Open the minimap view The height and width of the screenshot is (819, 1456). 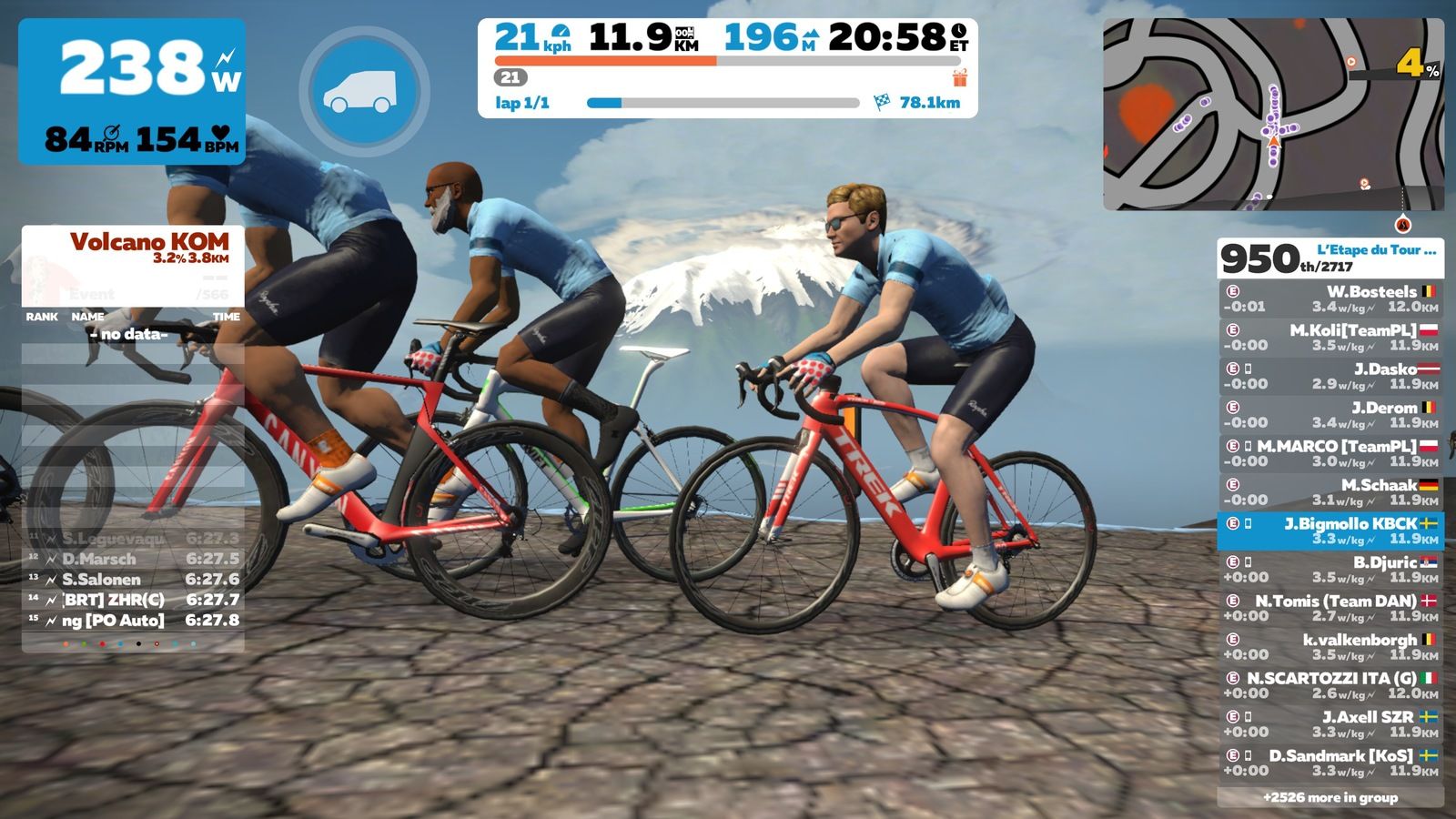(x=1273, y=115)
